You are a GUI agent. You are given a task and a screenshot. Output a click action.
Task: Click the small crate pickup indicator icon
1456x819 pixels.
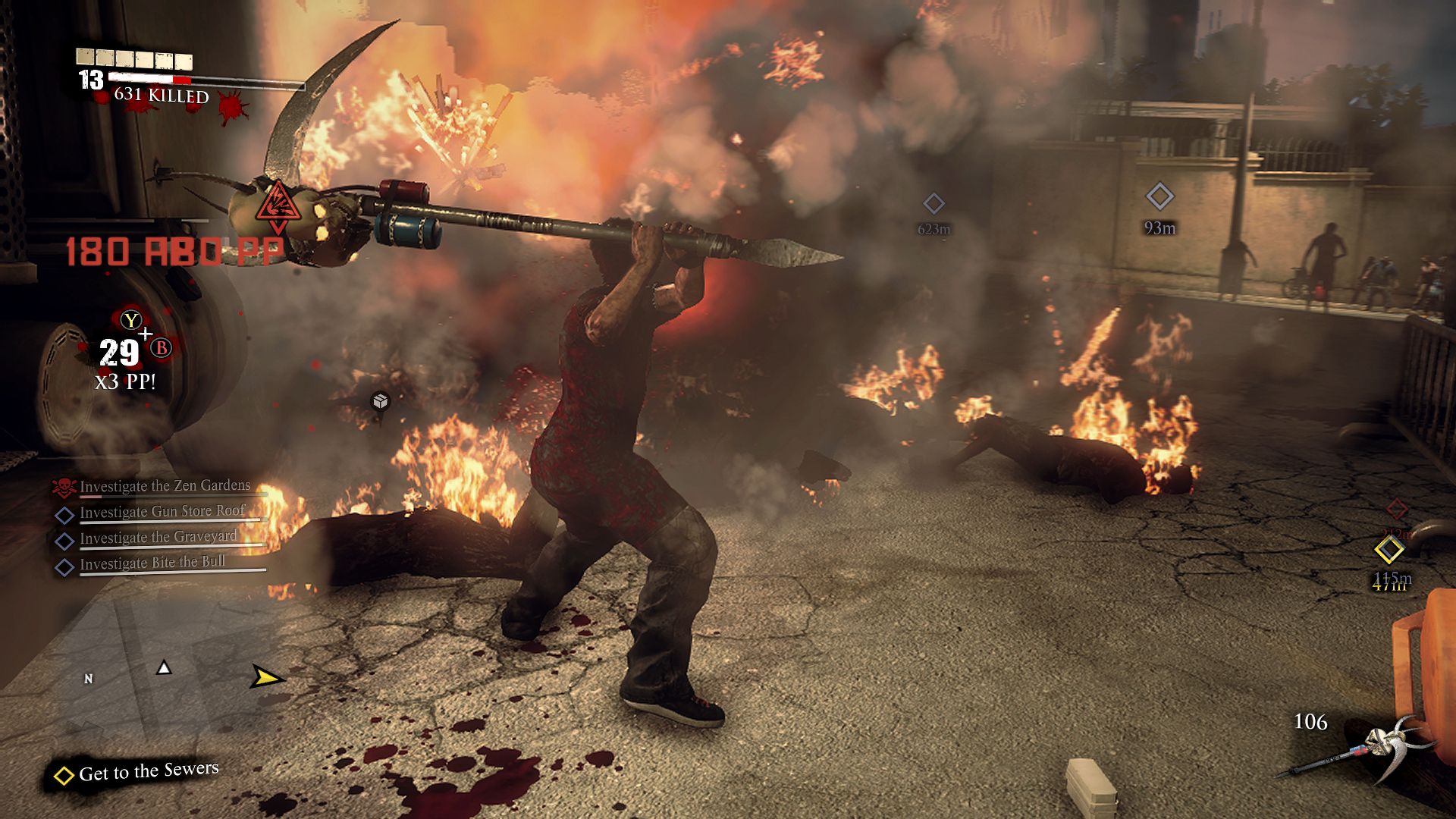click(381, 400)
